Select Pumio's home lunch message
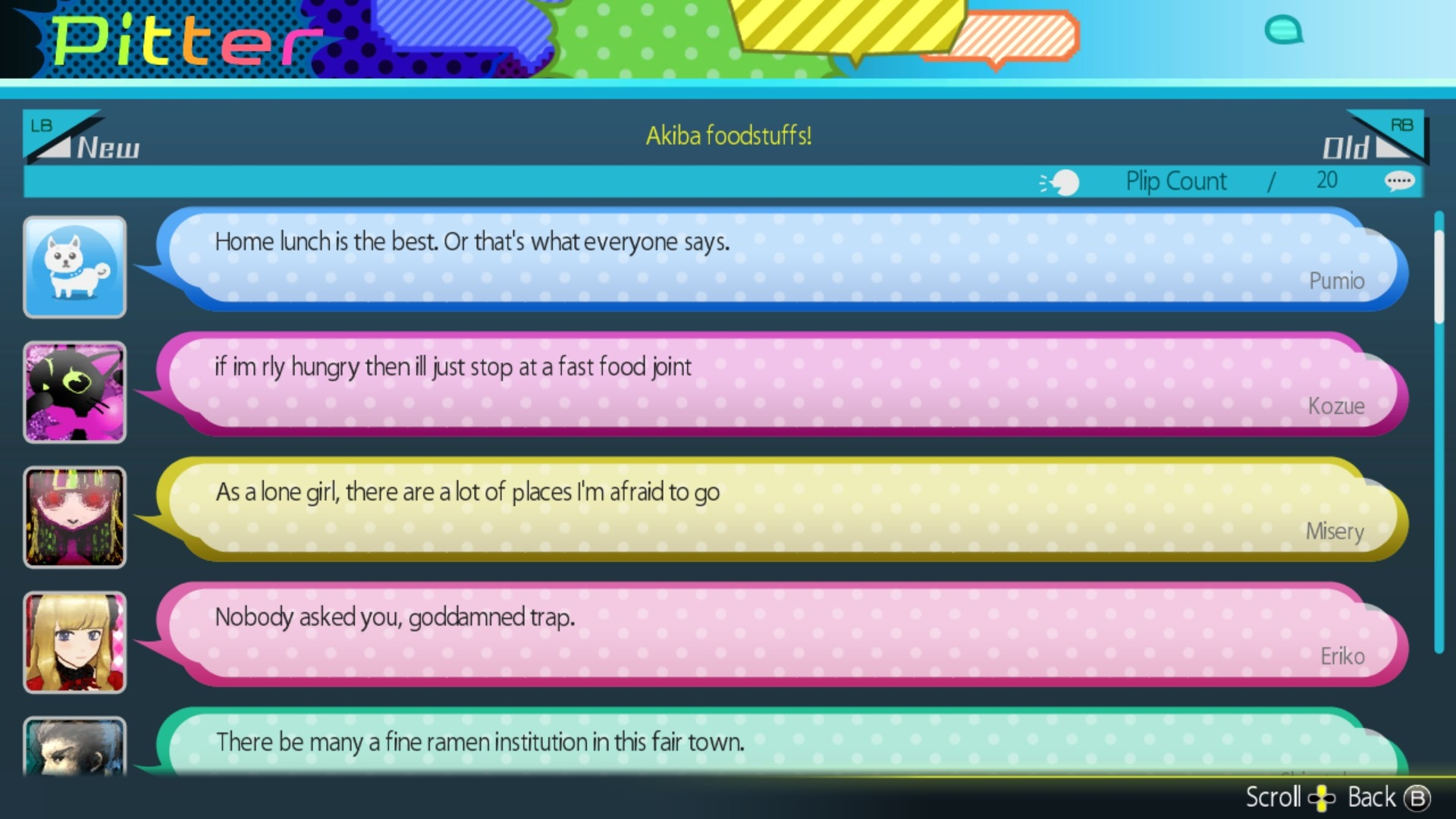This screenshot has width=1456, height=819. (781, 259)
